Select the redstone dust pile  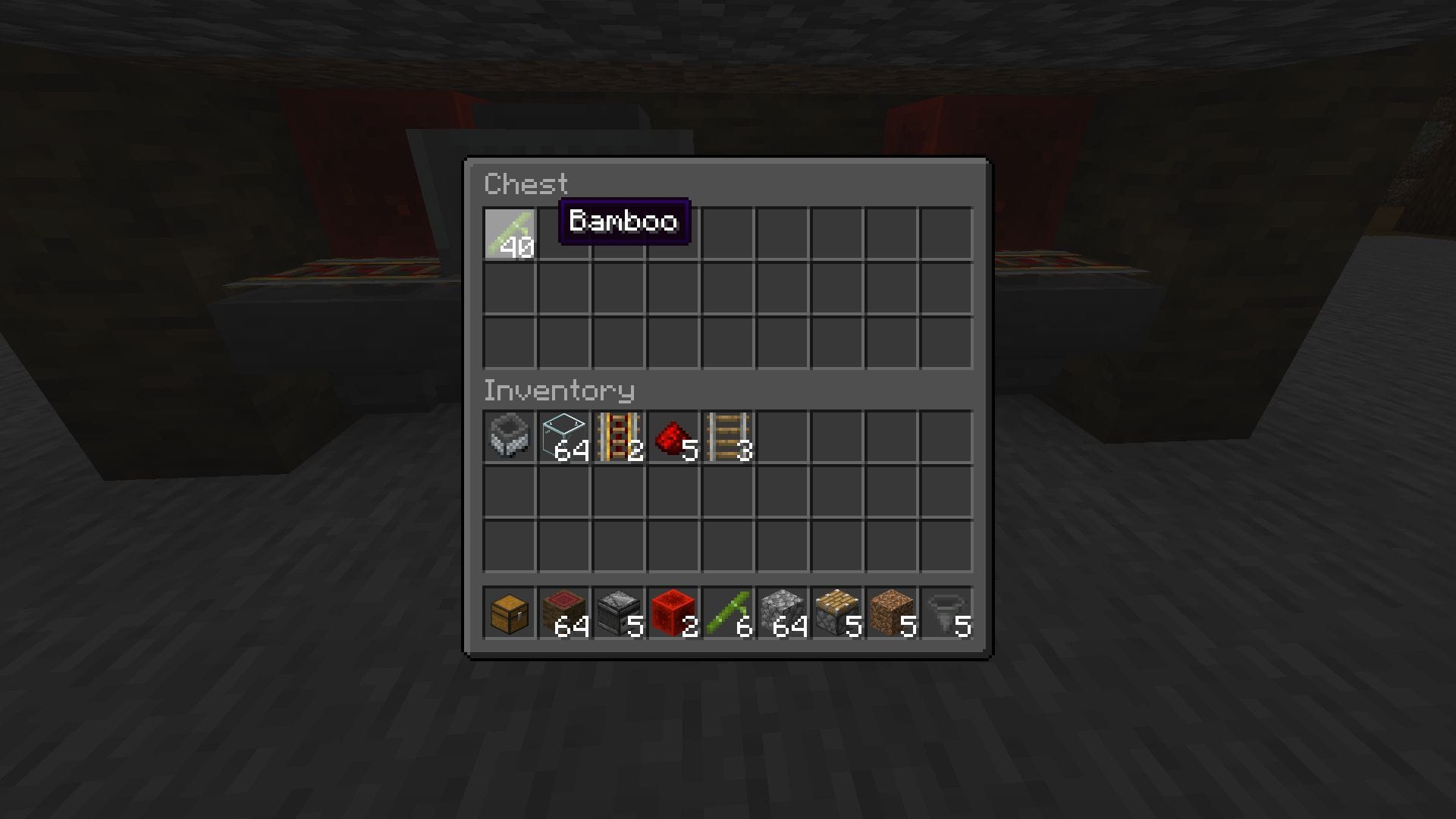coord(673,438)
